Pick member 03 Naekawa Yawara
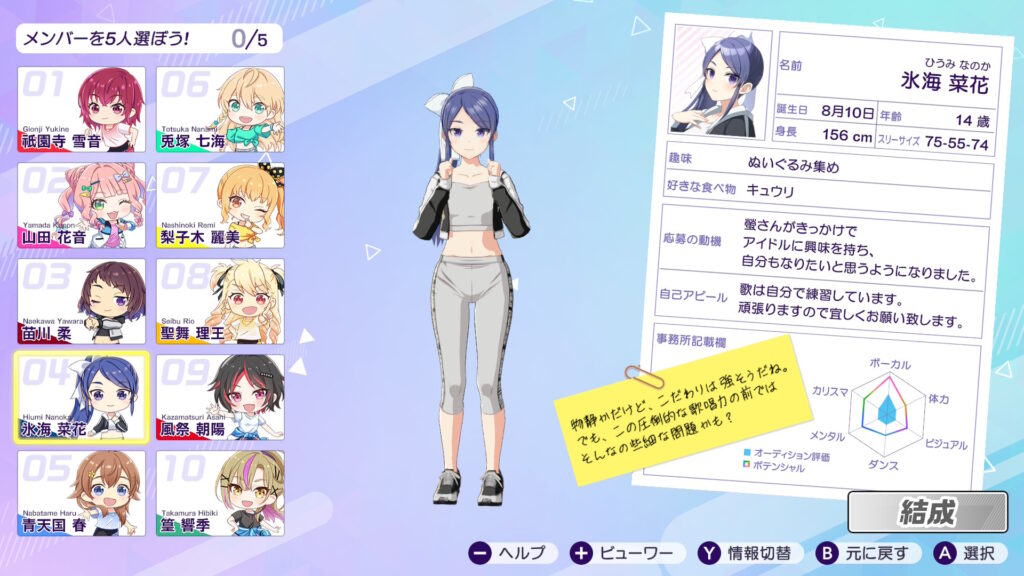 pos(81,302)
